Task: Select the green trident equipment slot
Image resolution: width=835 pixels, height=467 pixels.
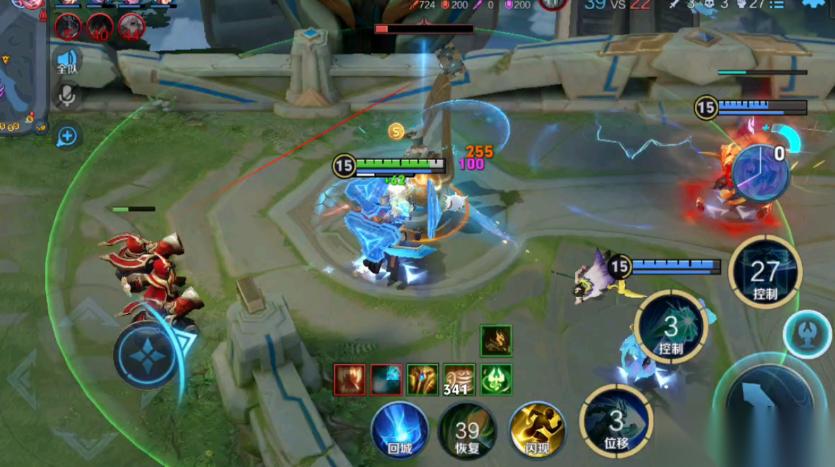Action: (x=496, y=380)
